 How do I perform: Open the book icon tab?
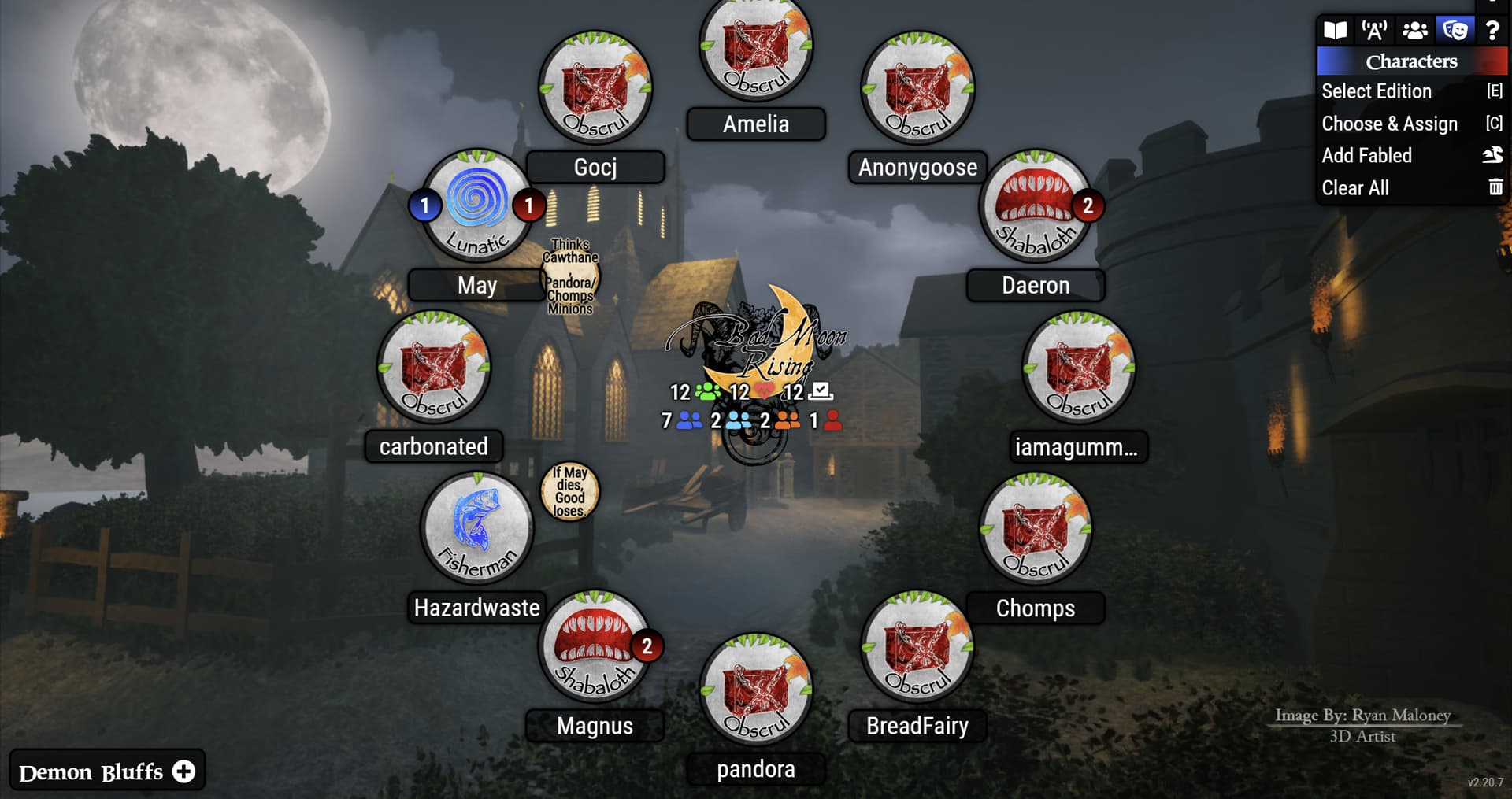pyautogui.click(x=1335, y=31)
